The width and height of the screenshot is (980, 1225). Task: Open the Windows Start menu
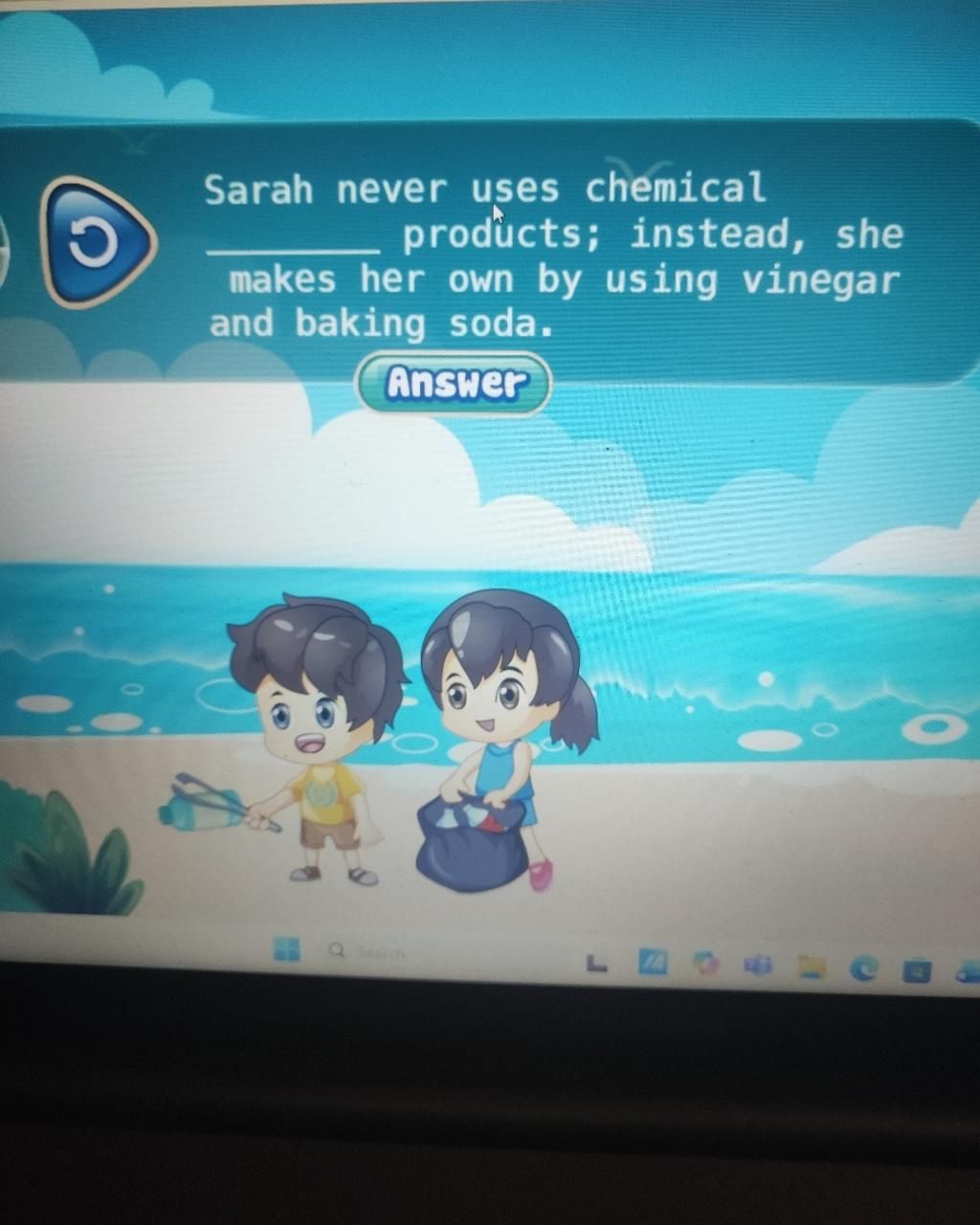[286, 948]
